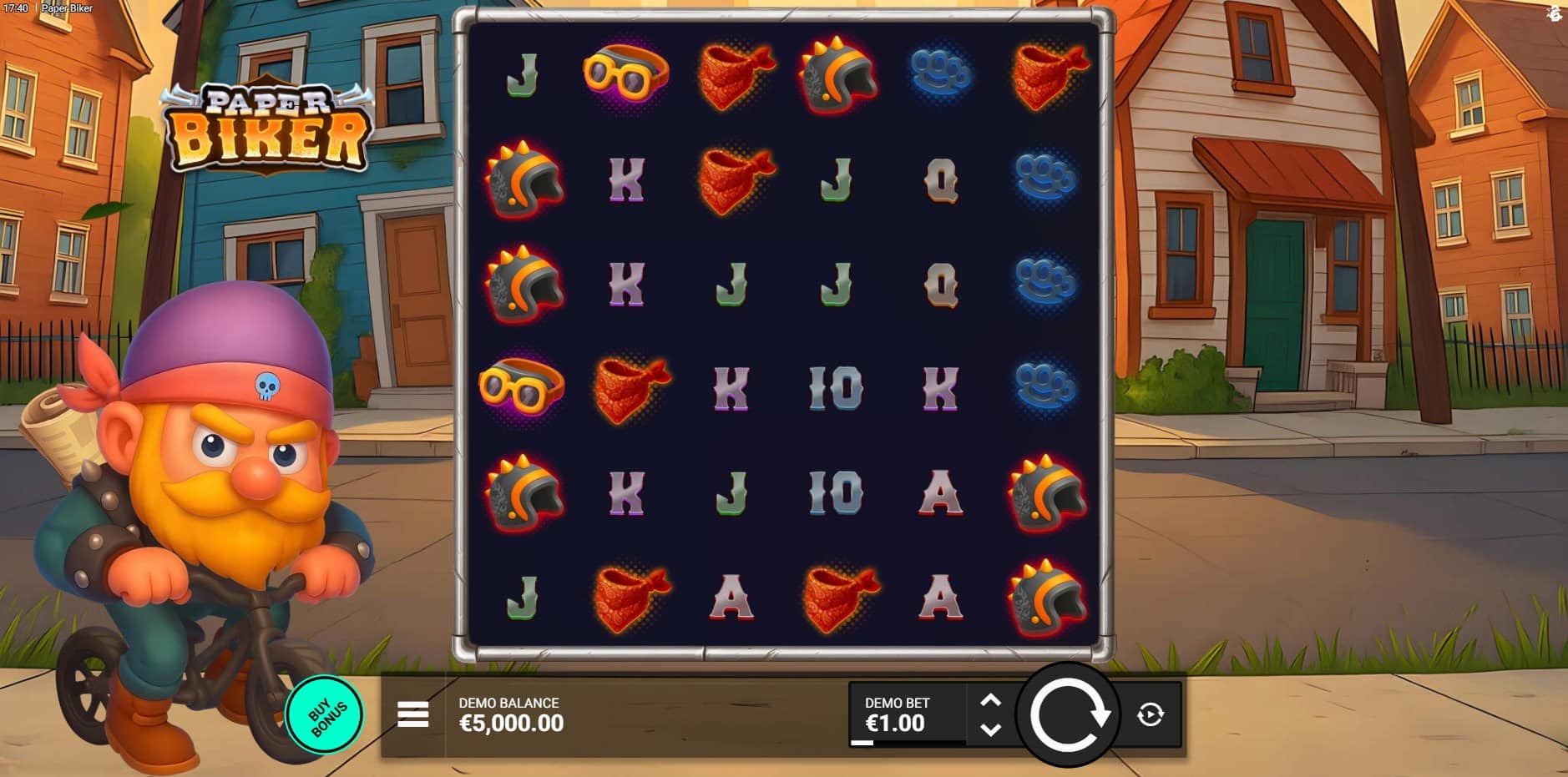This screenshot has height=777, width=1568.
Task: Spin the reels
Action: (1068, 715)
